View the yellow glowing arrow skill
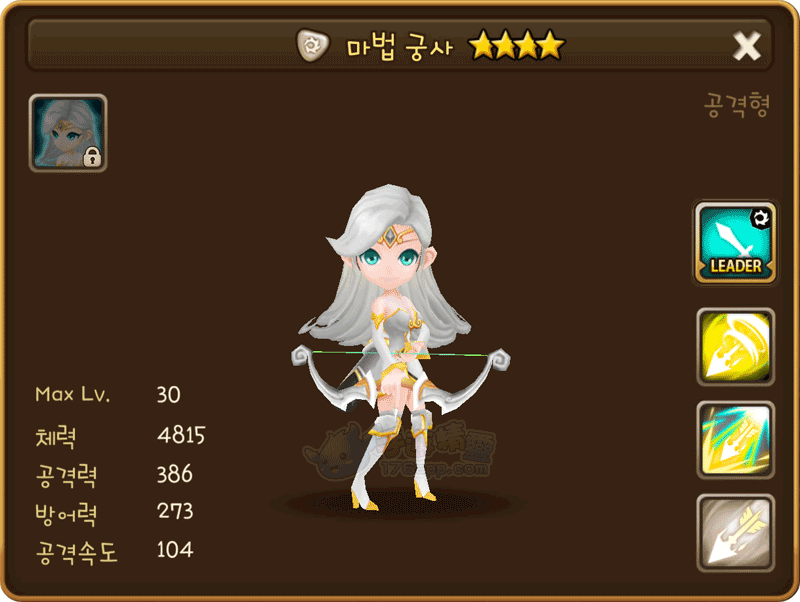 (735, 346)
